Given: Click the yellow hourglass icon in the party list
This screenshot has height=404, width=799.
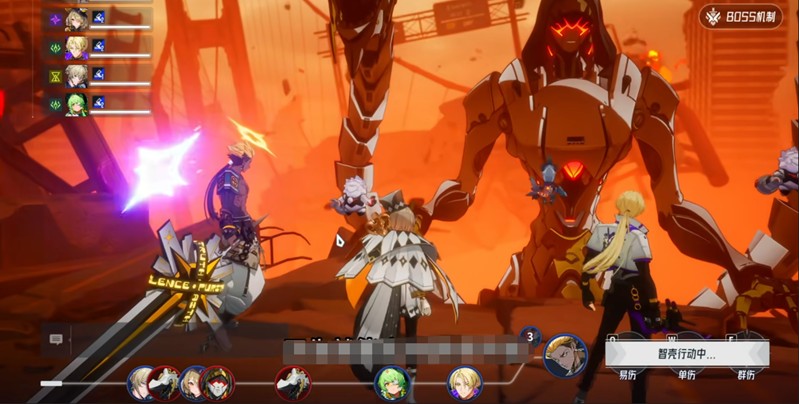Looking at the screenshot, I should point(54,75).
